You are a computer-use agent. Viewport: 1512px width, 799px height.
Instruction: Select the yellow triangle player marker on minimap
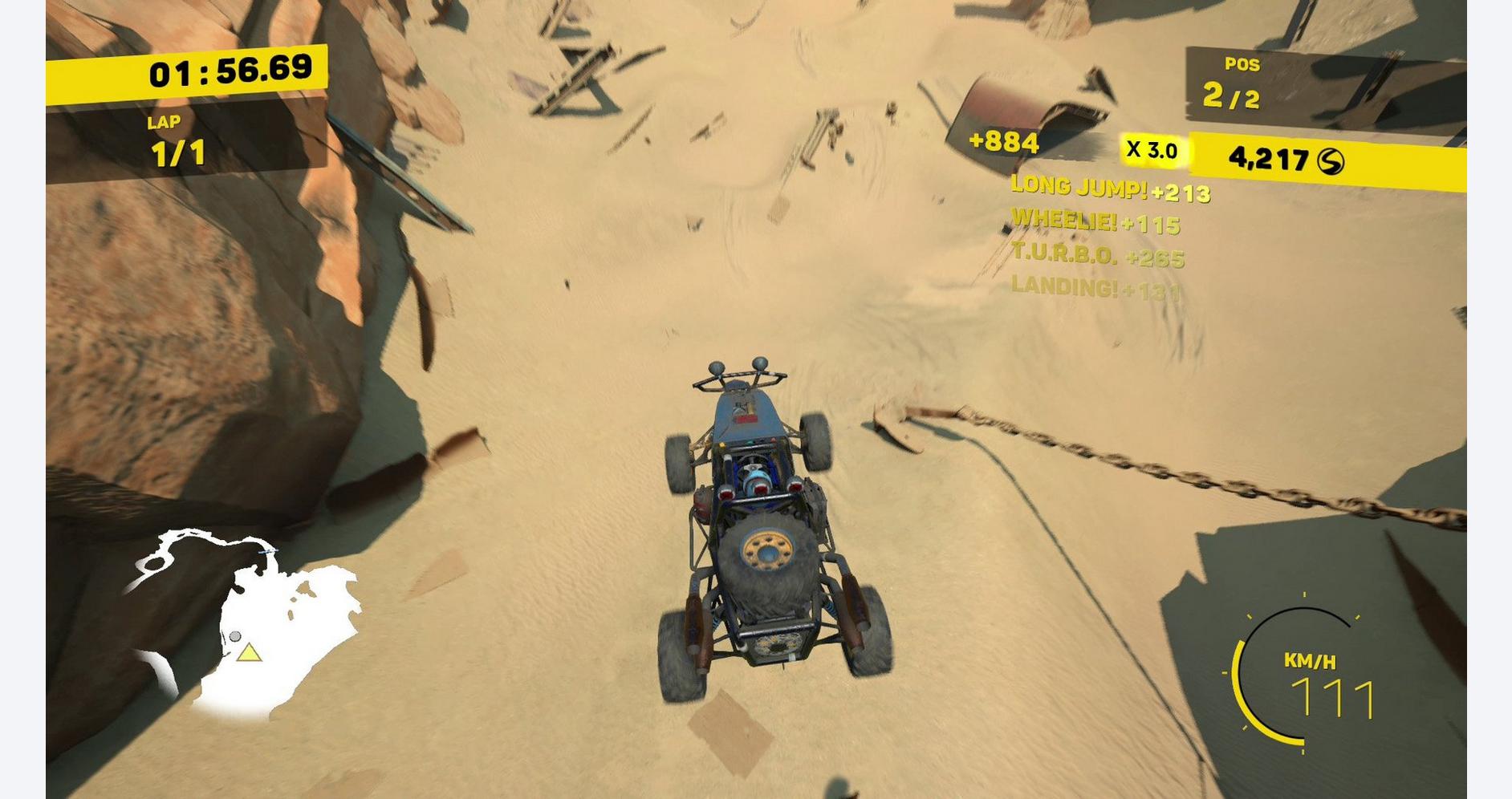point(249,653)
